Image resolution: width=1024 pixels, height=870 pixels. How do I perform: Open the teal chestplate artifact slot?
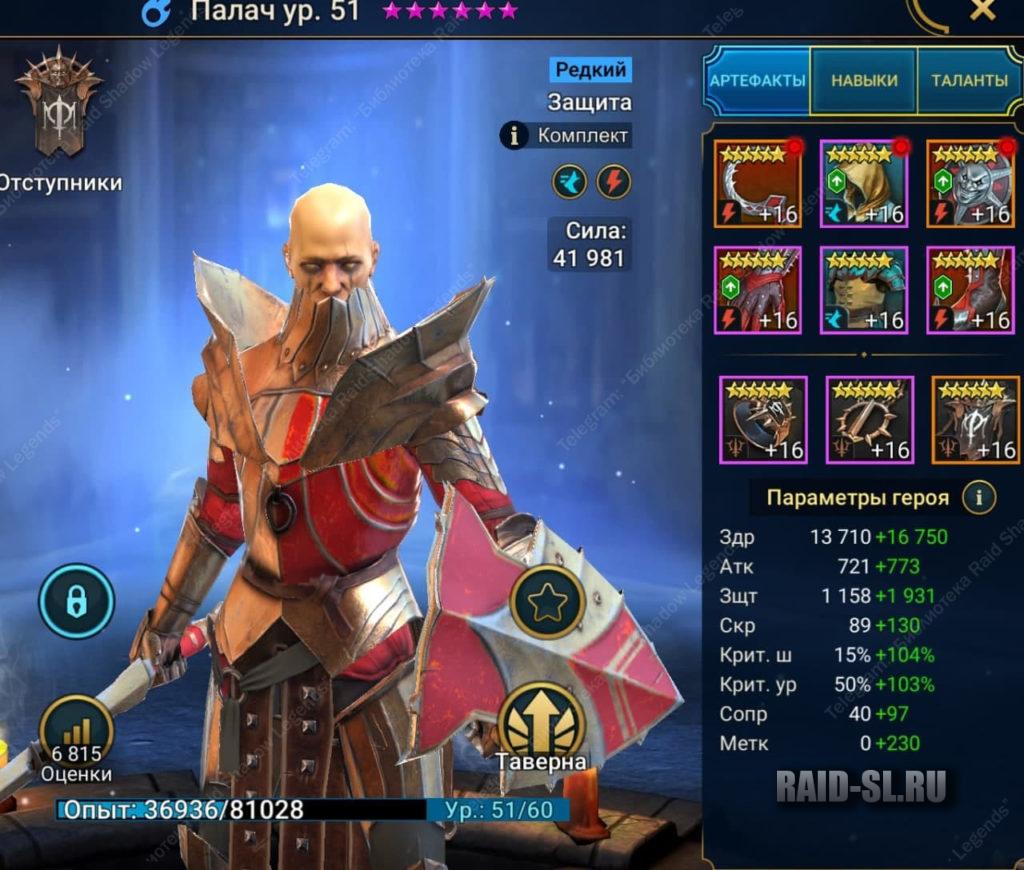864,289
